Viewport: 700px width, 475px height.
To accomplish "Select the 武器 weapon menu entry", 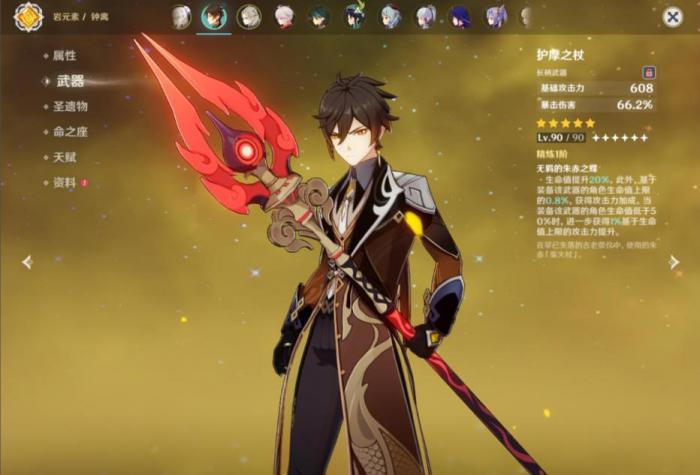I will (x=70, y=81).
